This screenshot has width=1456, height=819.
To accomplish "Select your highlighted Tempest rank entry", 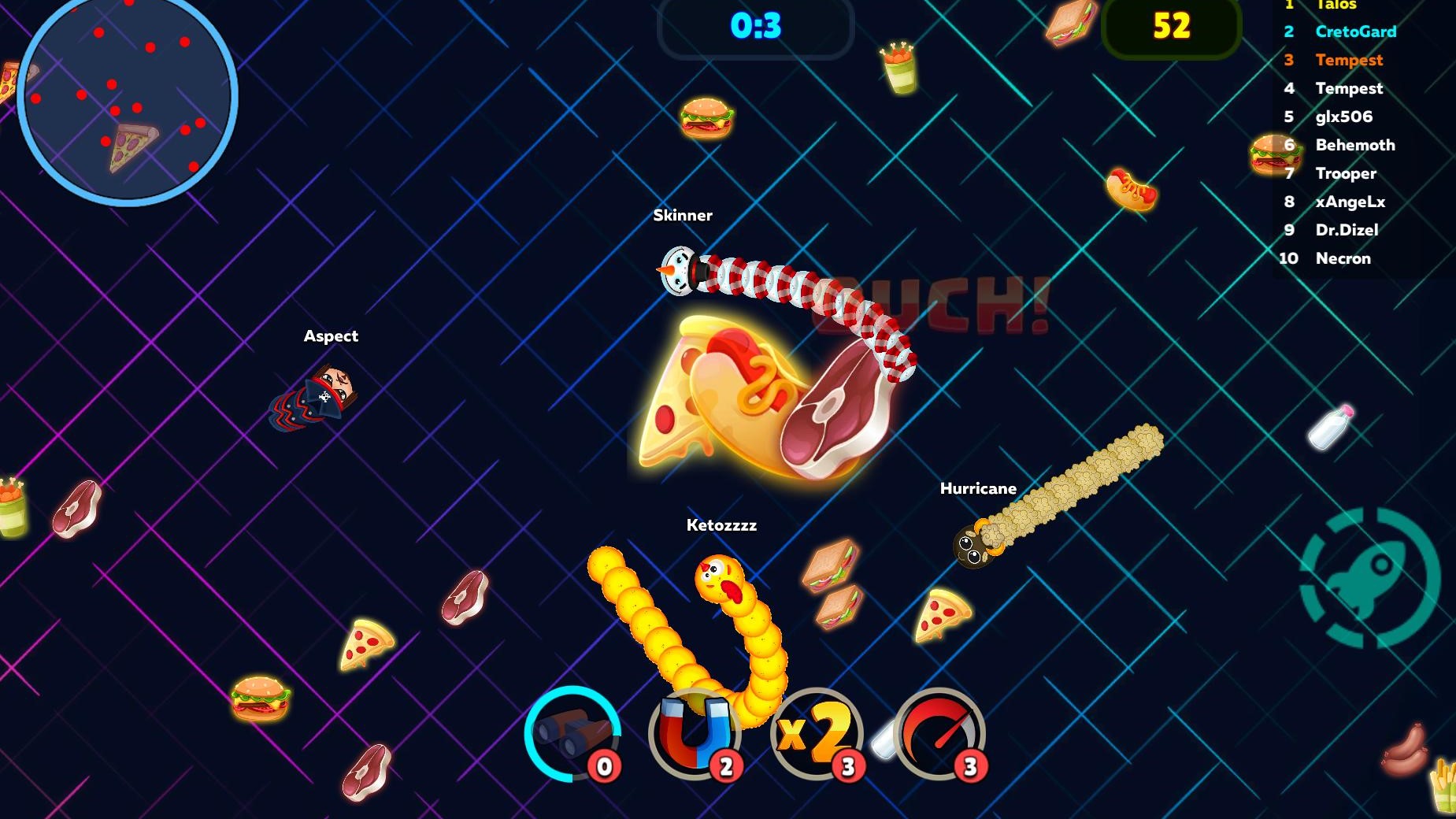I will pyautogui.click(x=1348, y=60).
